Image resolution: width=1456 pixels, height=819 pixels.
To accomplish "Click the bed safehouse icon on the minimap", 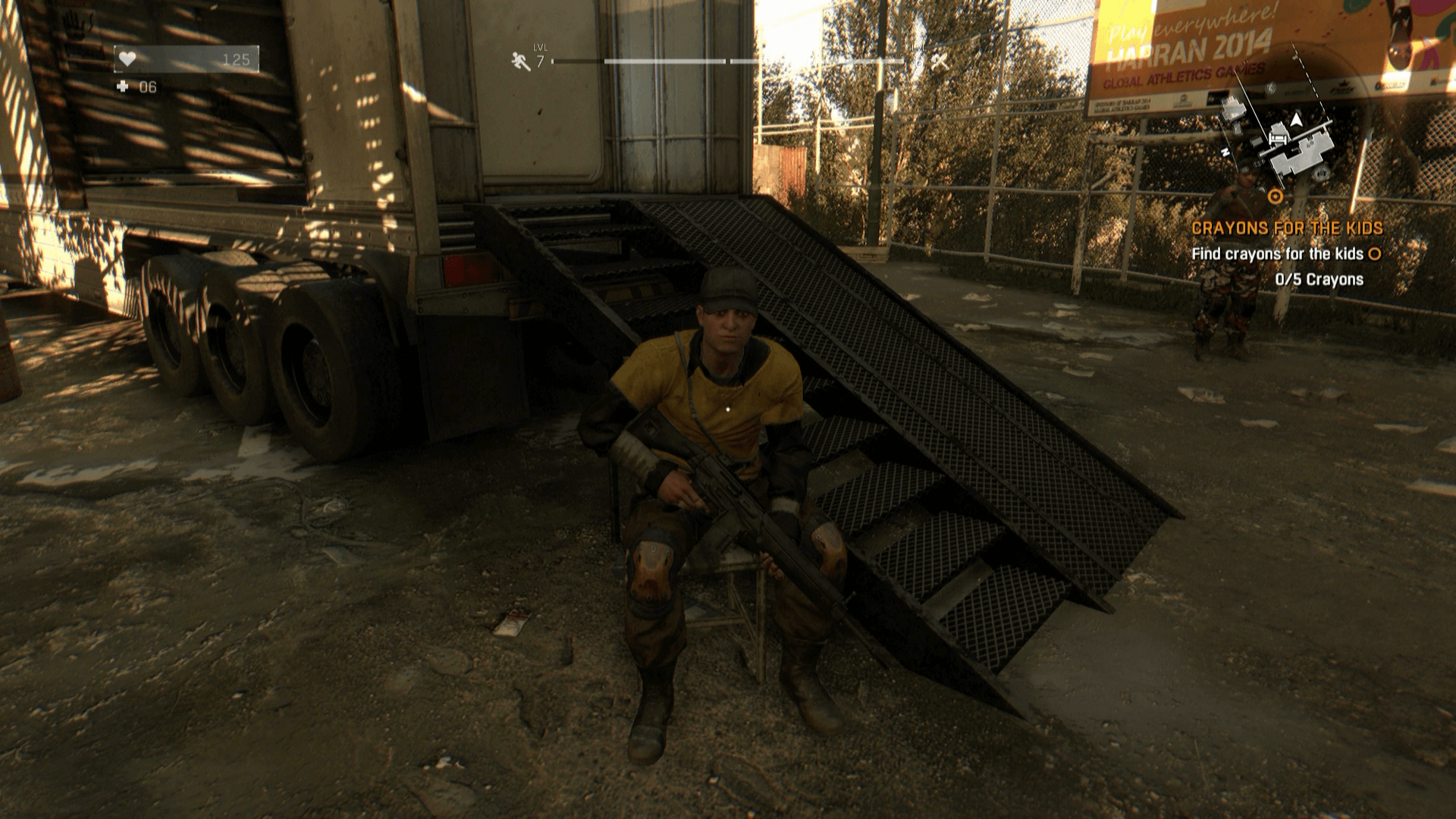I will point(1278,139).
